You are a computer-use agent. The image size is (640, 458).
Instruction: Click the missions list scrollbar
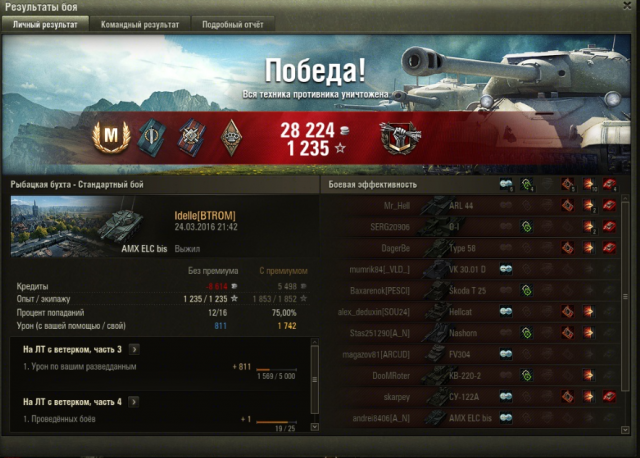pyautogui.click(x=315, y=385)
